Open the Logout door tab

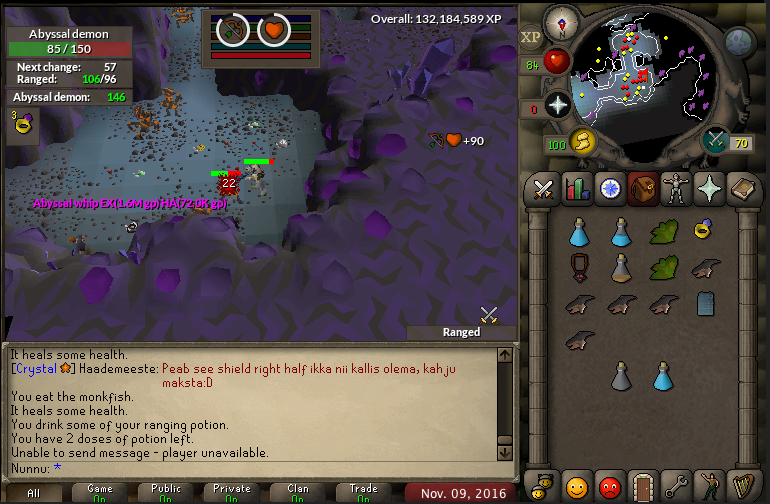(x=644, y=487)
